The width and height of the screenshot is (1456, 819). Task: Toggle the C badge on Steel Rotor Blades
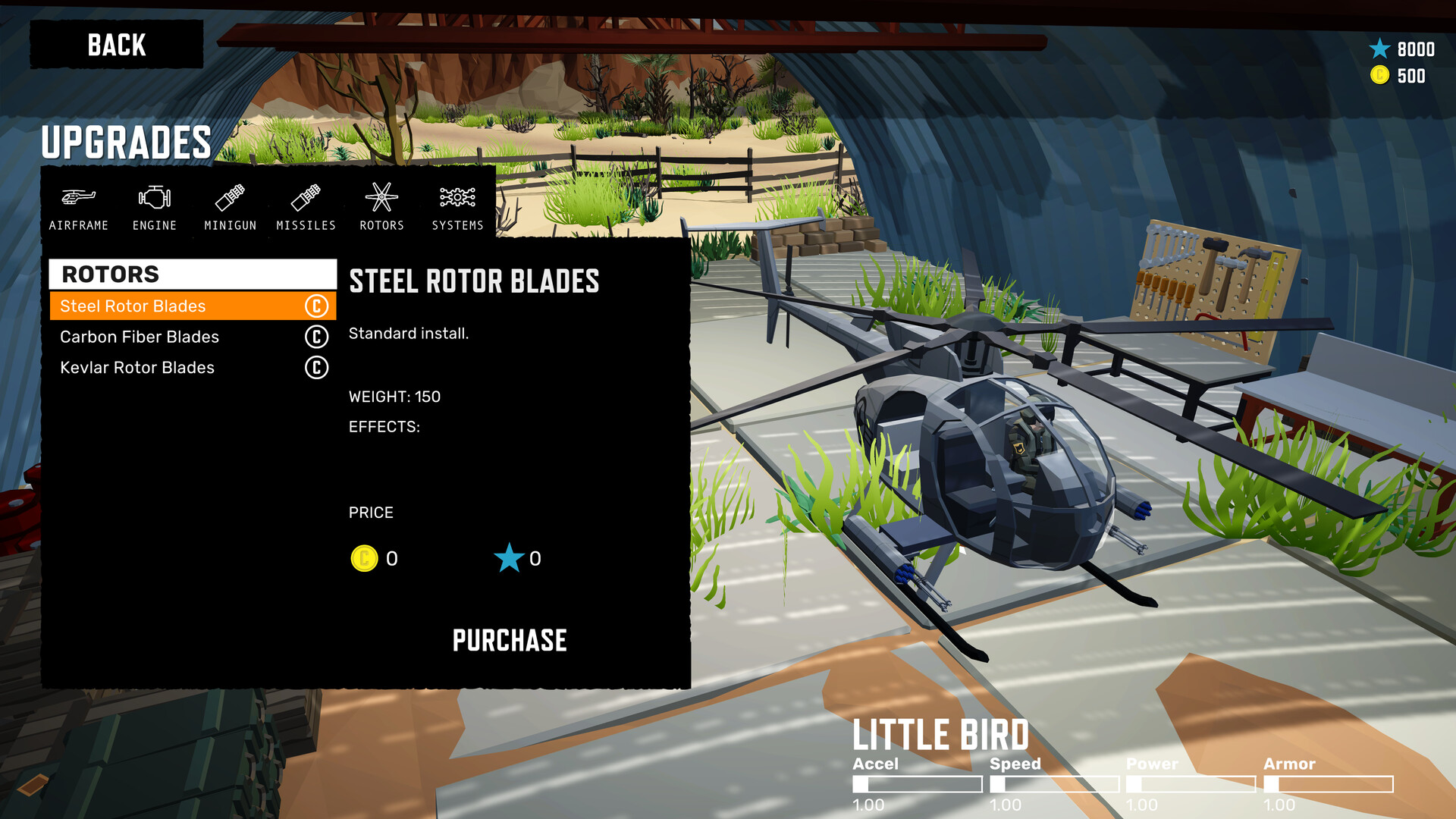click(315, 306)
